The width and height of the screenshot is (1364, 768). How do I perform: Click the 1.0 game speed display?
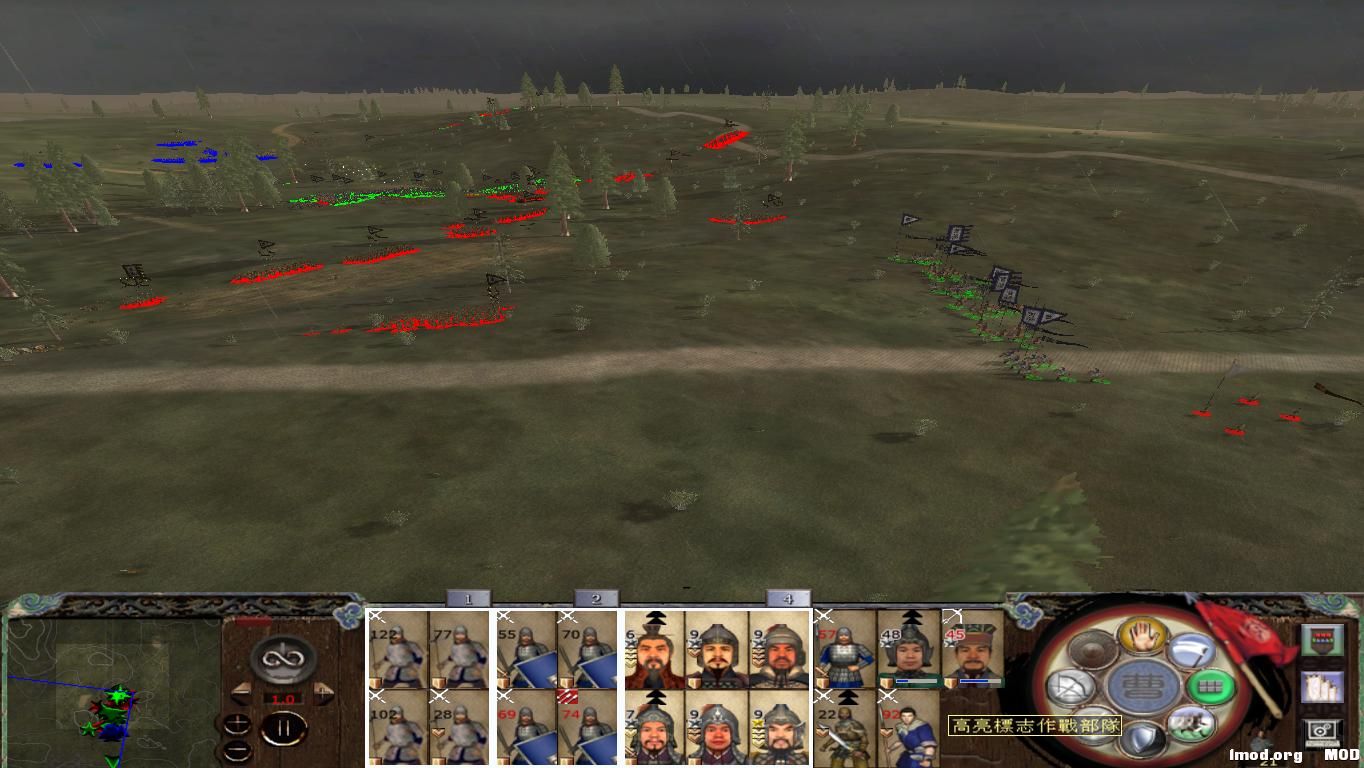coord(283,698)
